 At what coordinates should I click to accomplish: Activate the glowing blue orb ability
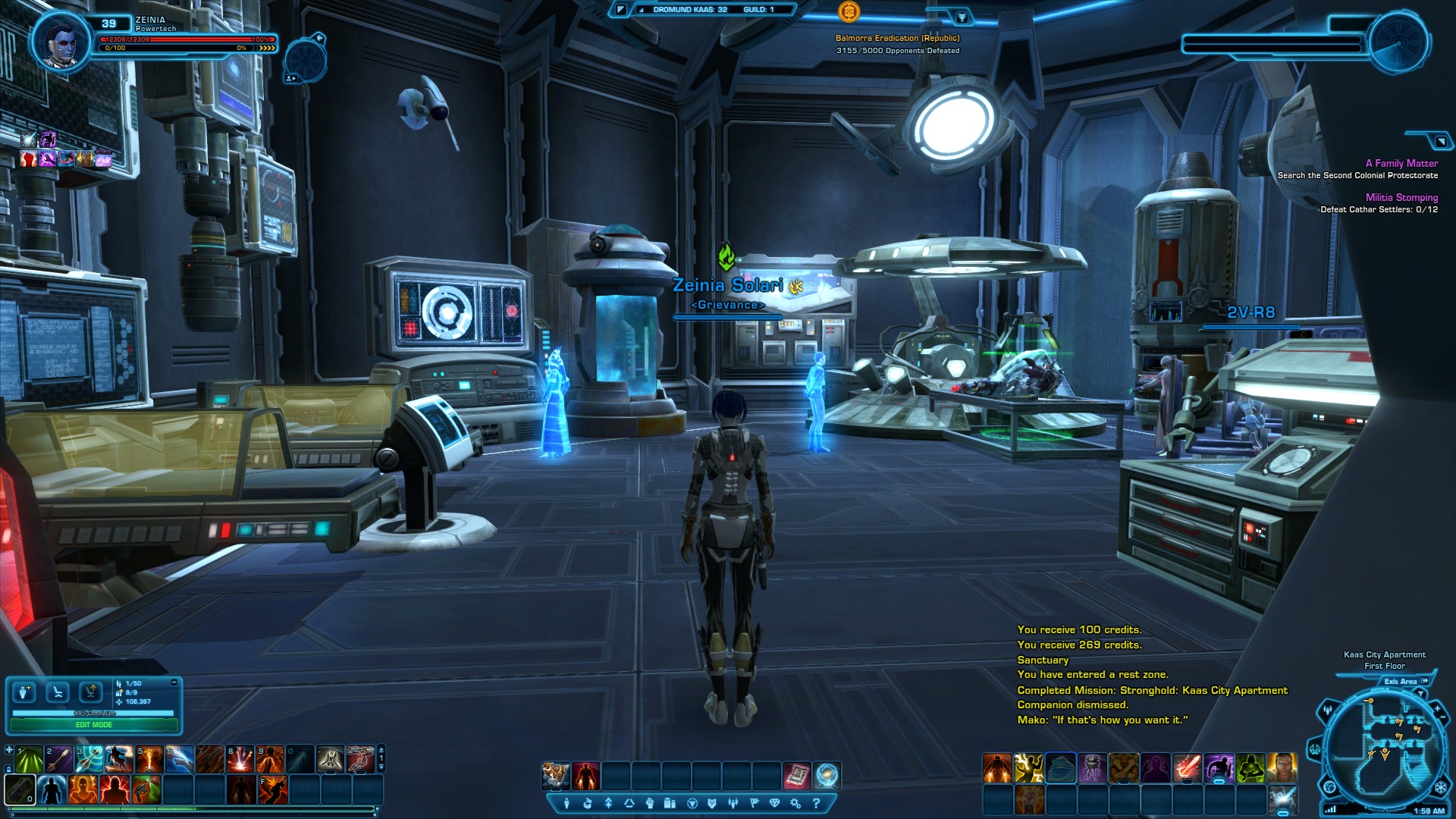[827, 775]
